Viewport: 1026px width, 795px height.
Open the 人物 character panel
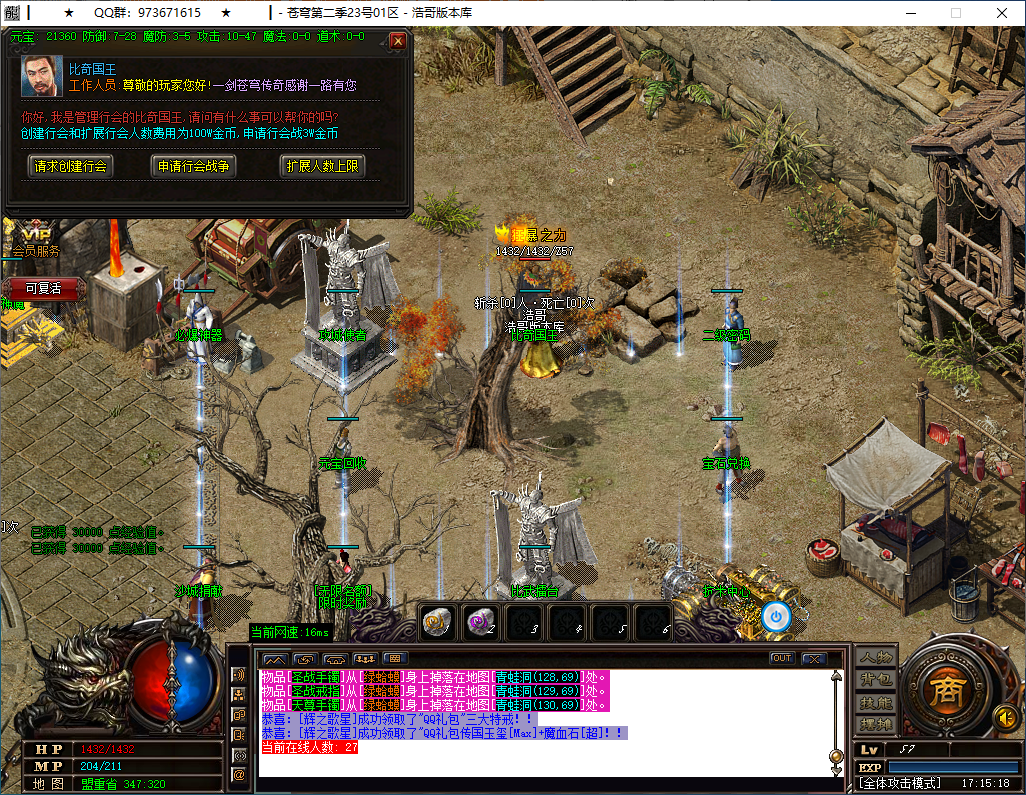pos(875,657)
